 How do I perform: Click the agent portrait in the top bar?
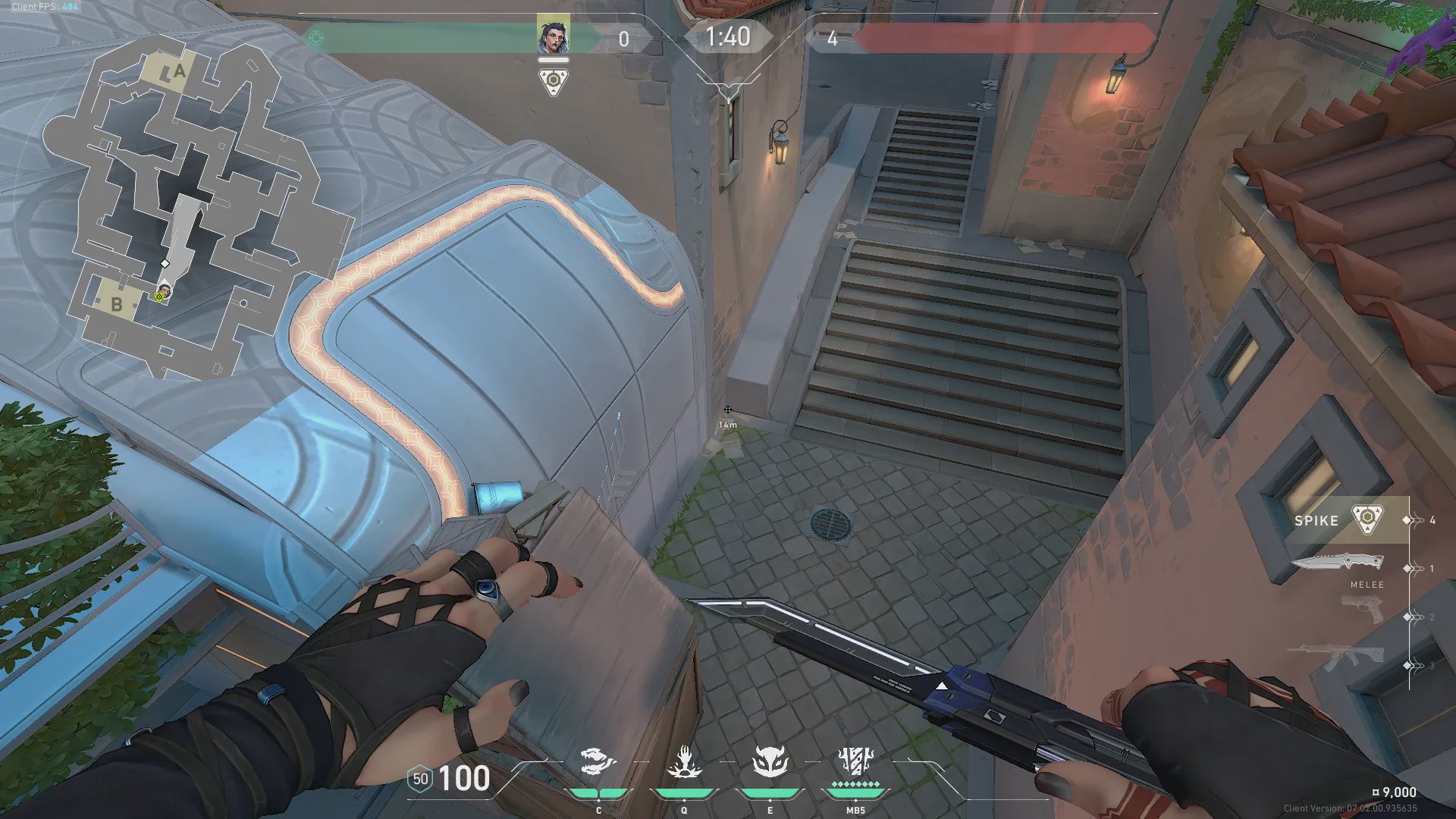(553, 35)
